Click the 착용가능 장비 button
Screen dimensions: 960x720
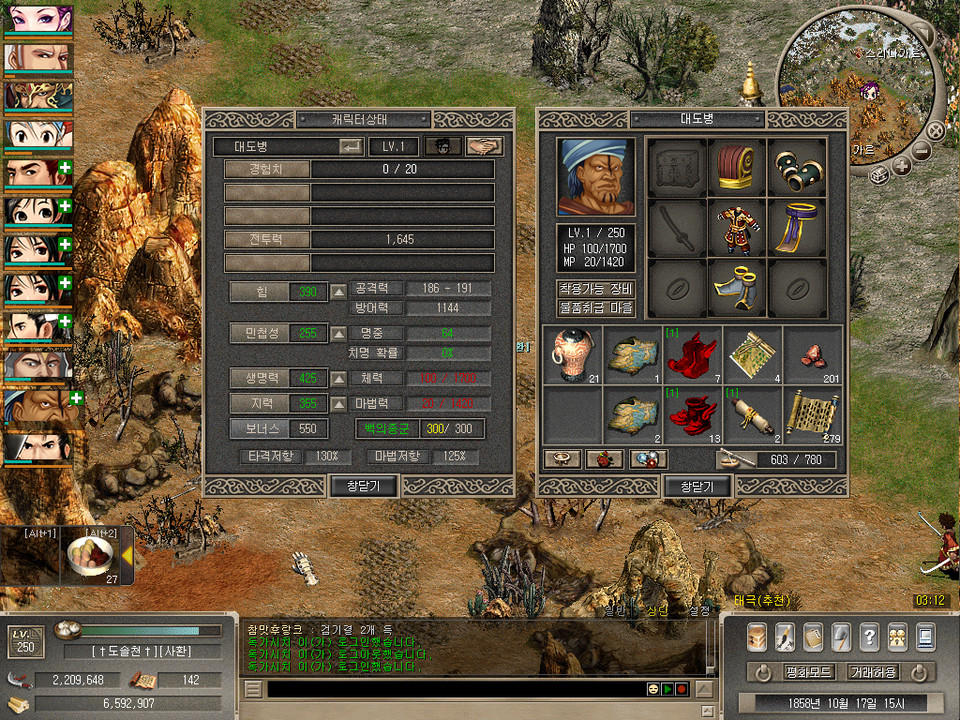pyautogui.click(x=596, y=289)
